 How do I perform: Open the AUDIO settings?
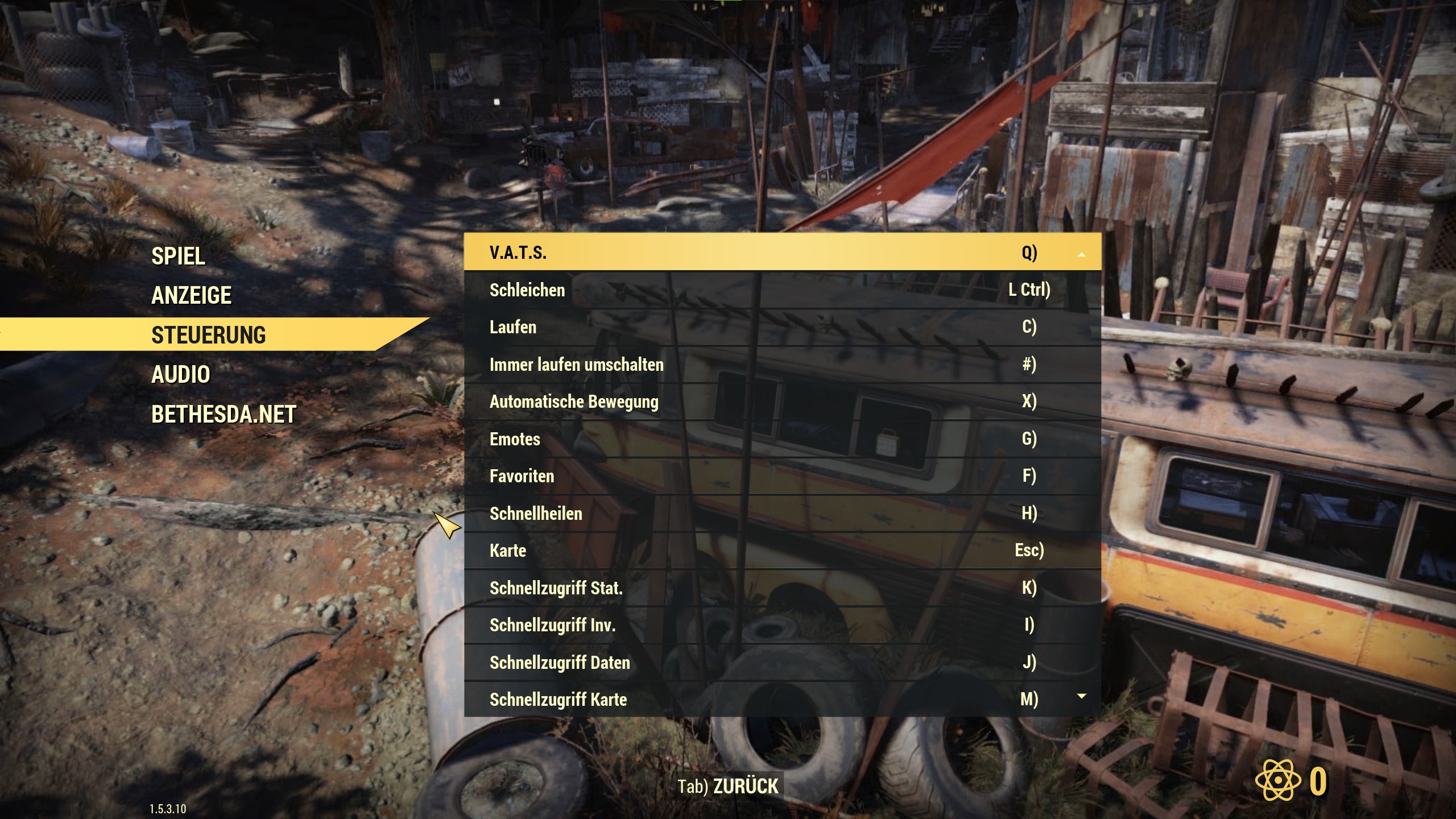click(181, 374)
